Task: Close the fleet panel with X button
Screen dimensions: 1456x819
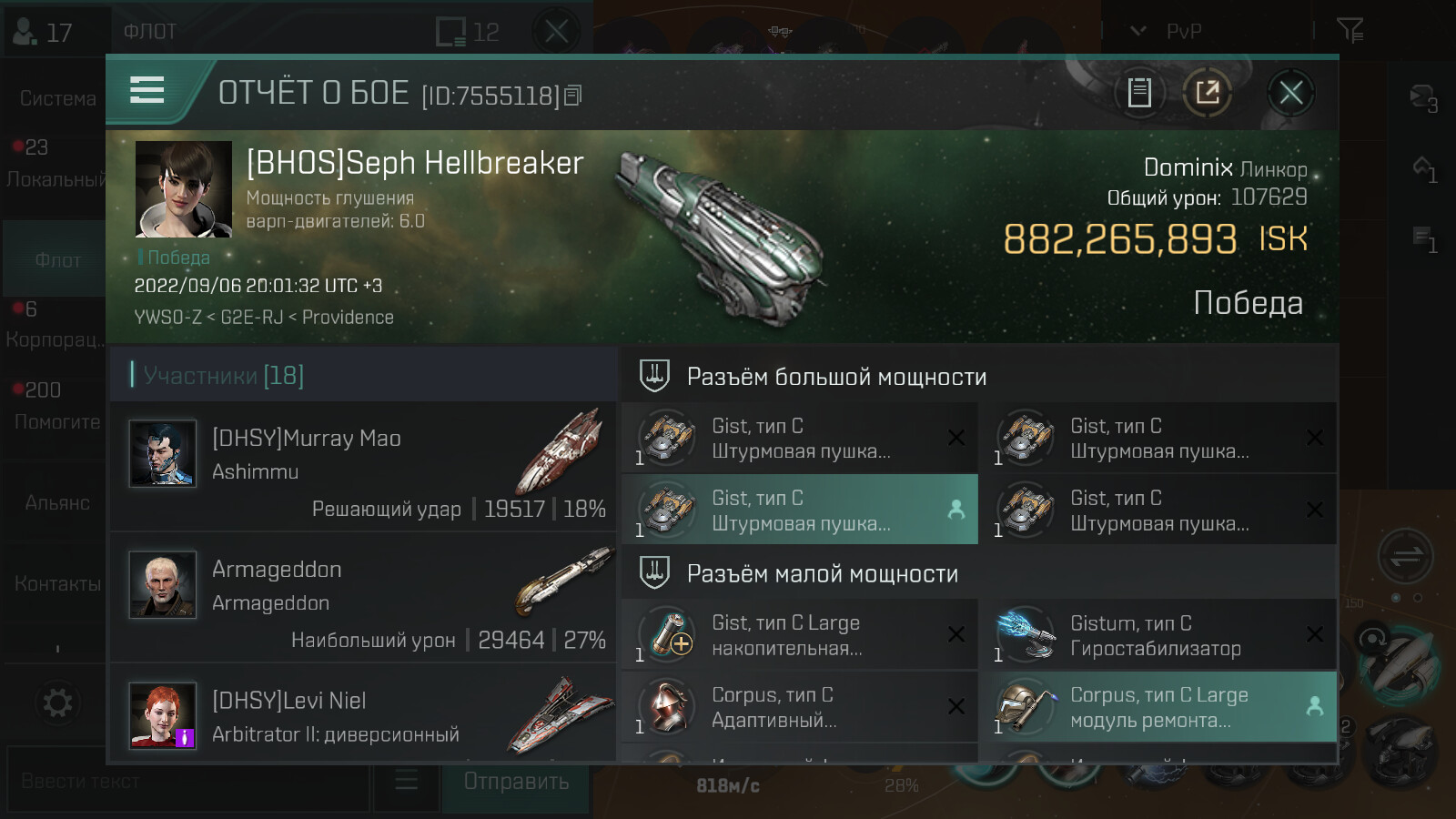Action: tap(556, 32)
